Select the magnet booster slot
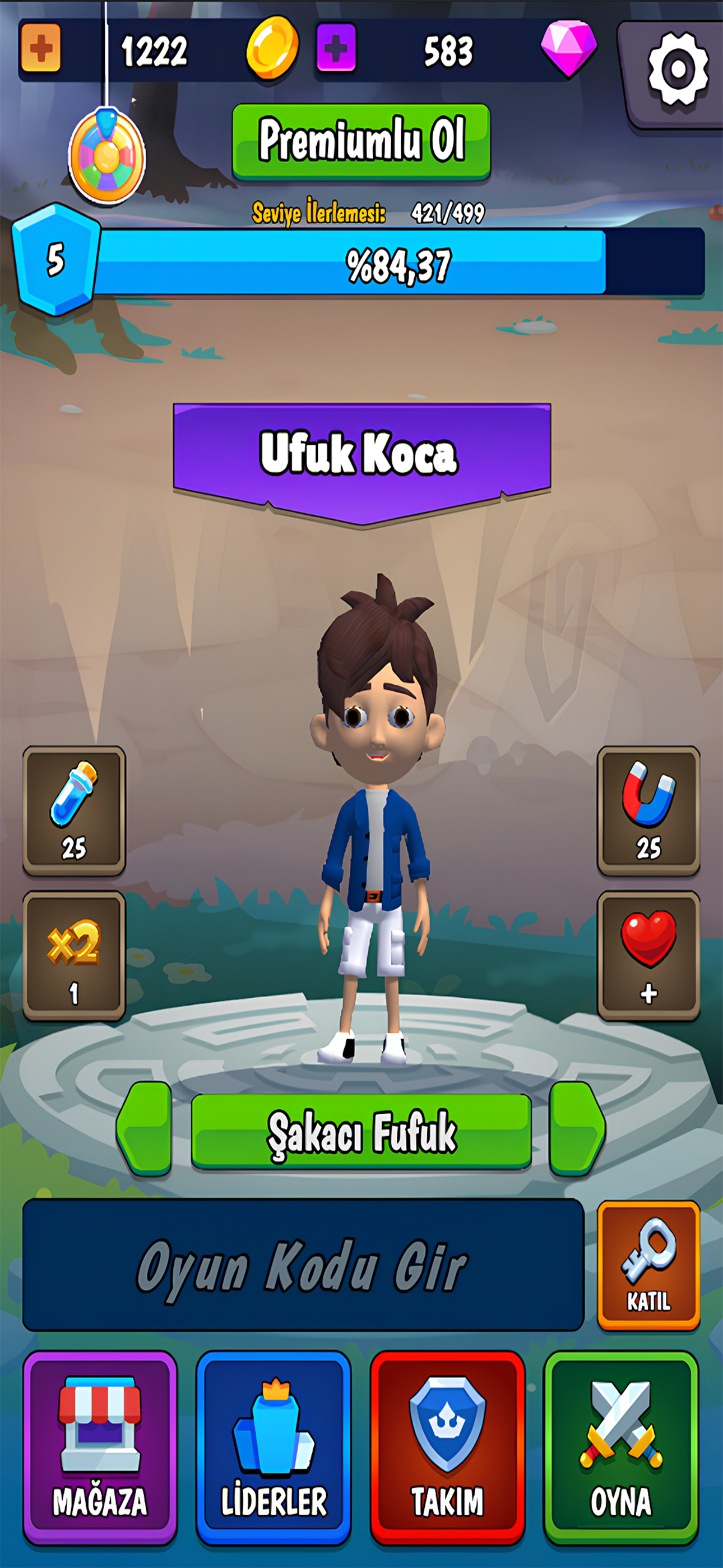The height and width of the screenshot is (1568, 723). pos(648,810)
